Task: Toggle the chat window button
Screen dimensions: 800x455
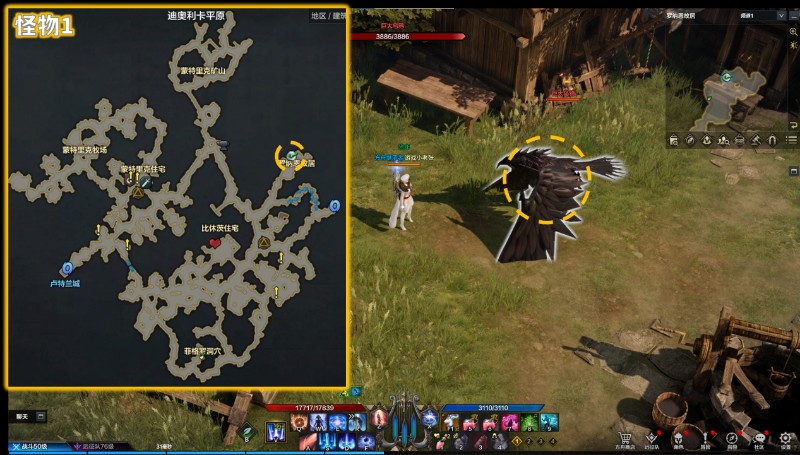Action: point(22,416)
